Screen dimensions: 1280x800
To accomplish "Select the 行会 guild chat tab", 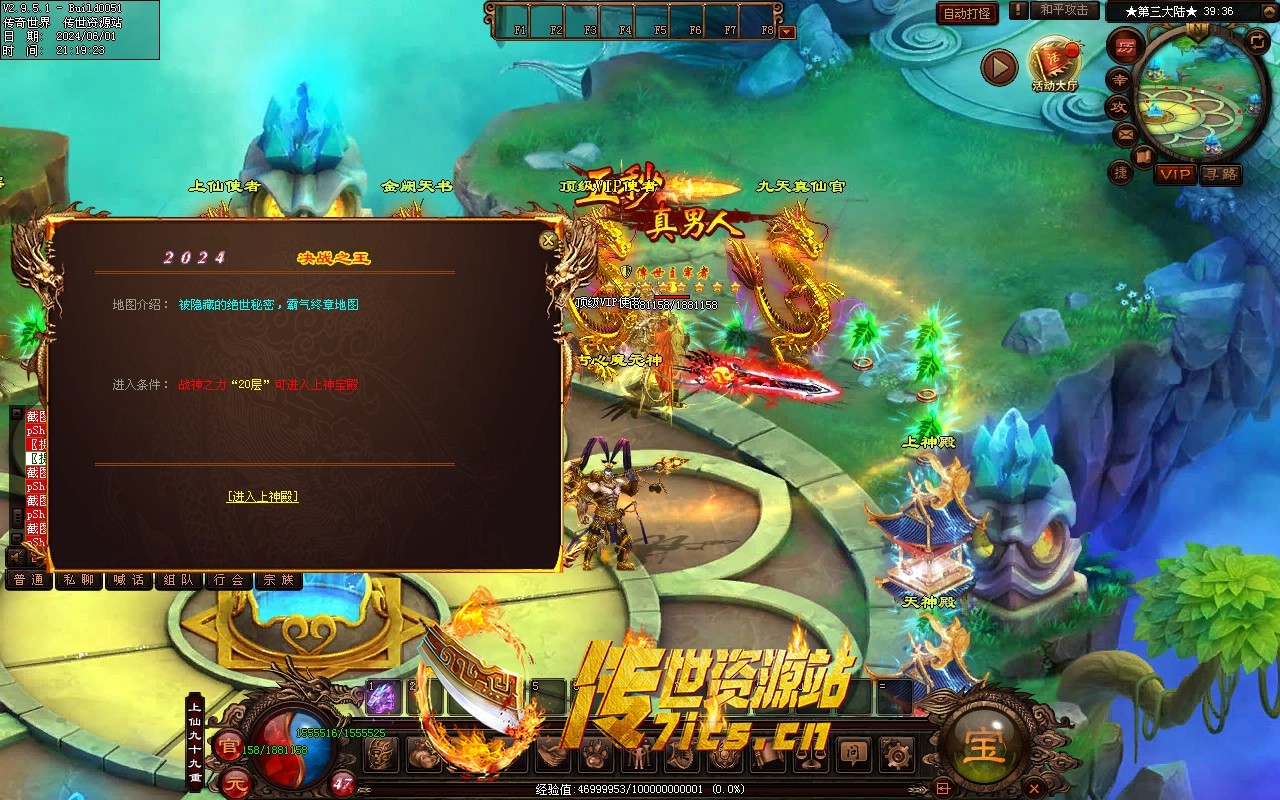I will pyautogui.click(x=229, y=580).
